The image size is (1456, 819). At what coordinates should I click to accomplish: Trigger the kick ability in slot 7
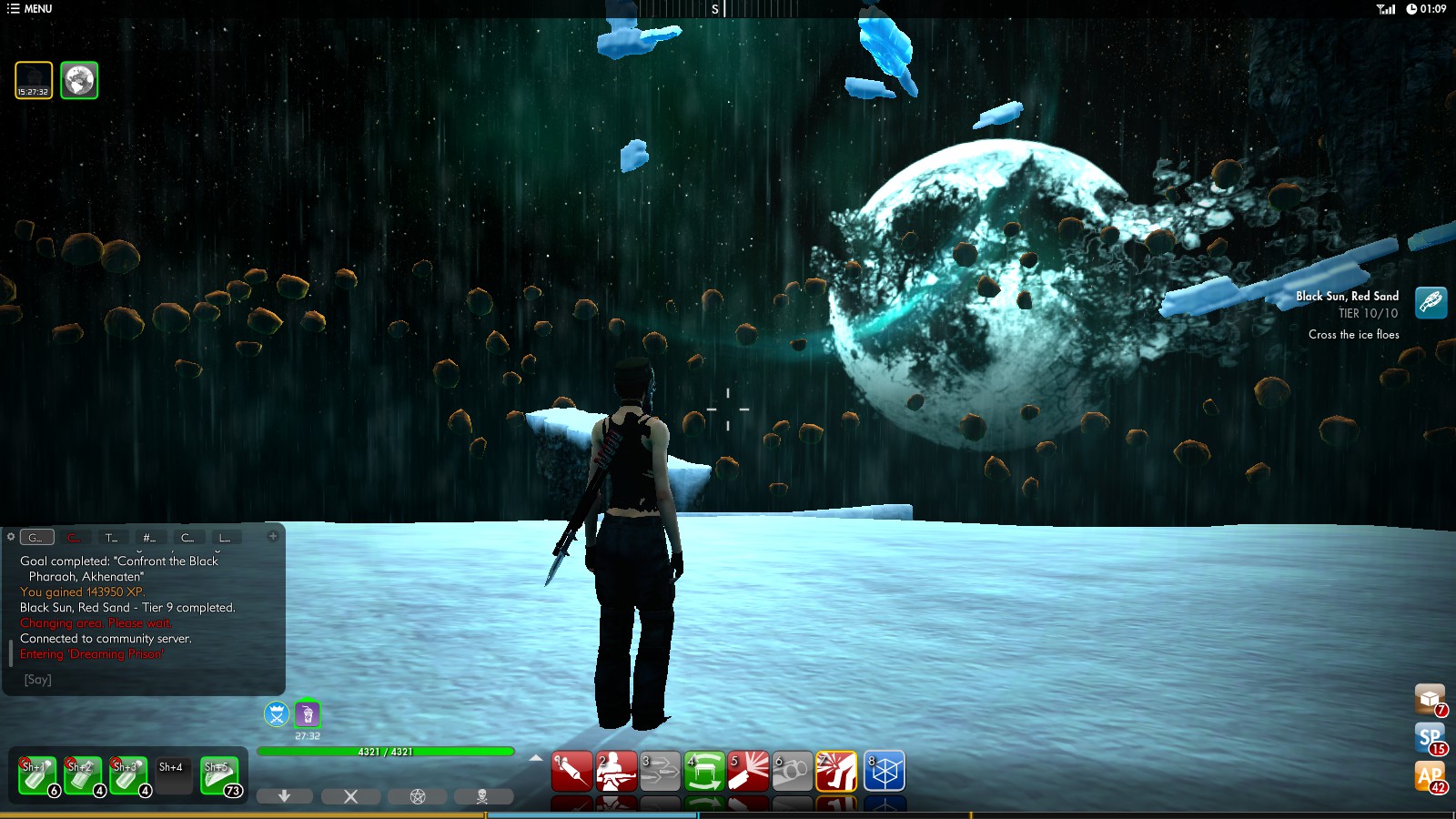(x=836, y=771)
